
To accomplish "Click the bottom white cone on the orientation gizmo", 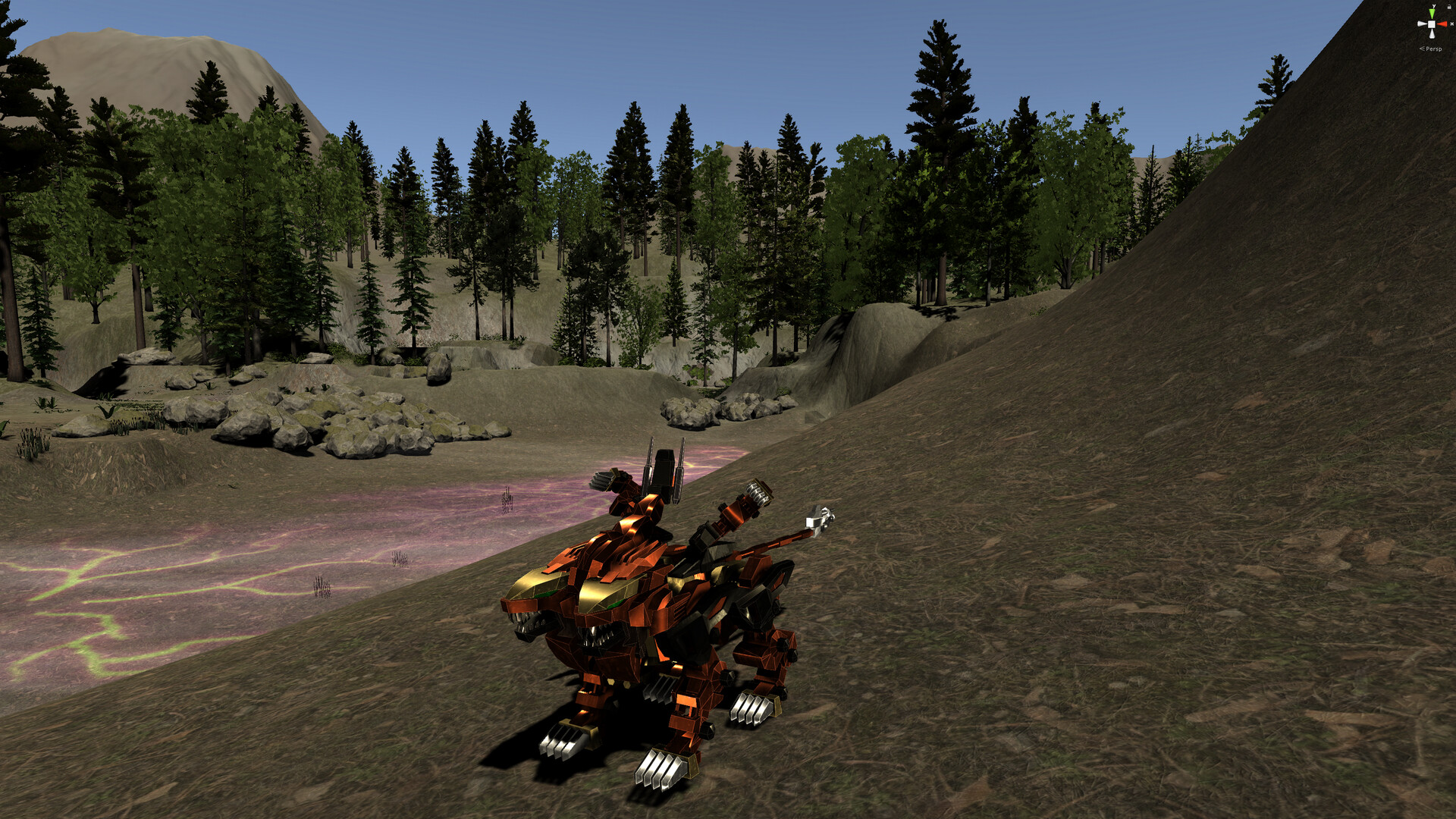I will (1432, 35).
